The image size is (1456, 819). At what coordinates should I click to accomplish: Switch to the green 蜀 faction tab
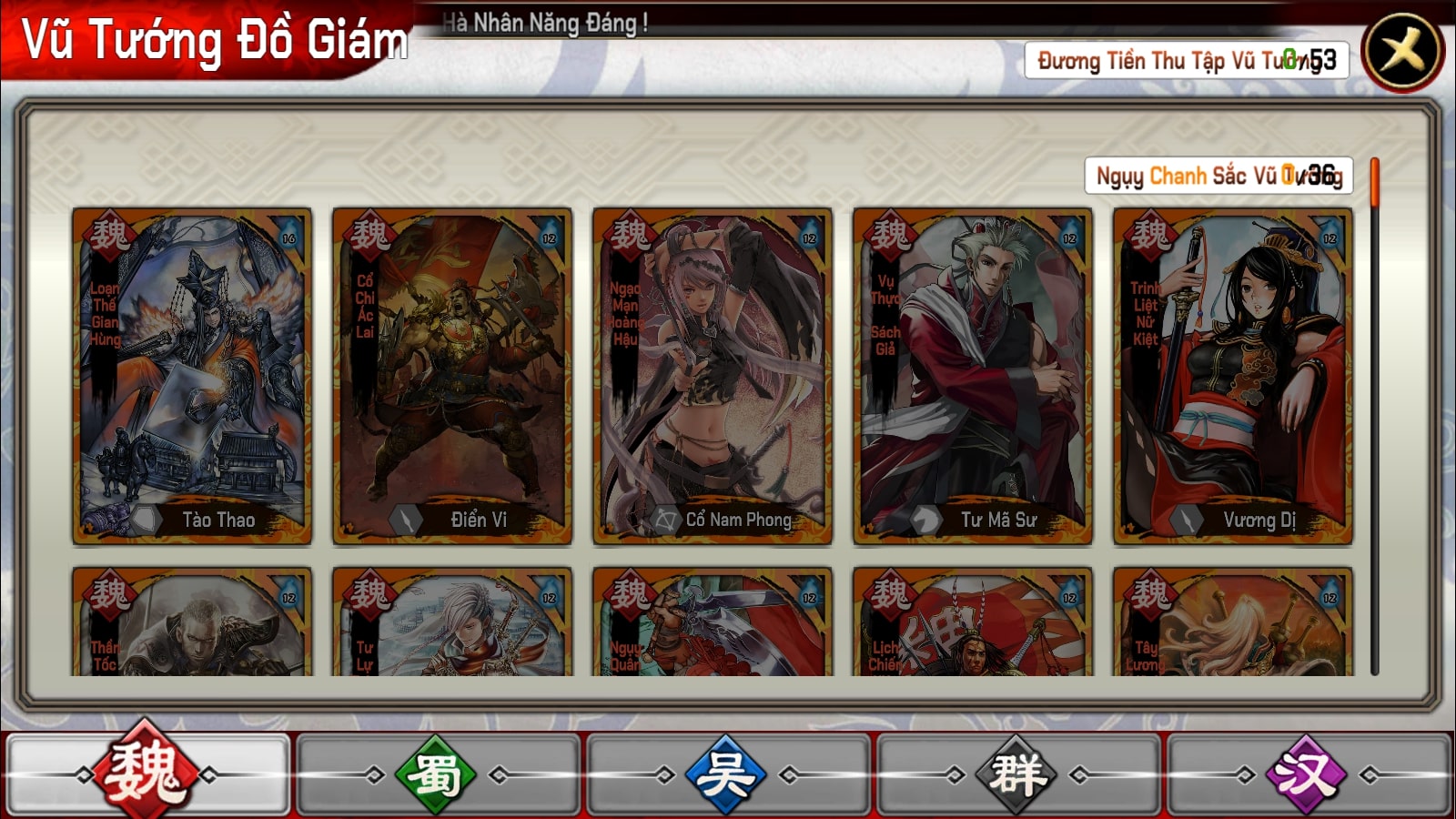pos(437,775)
